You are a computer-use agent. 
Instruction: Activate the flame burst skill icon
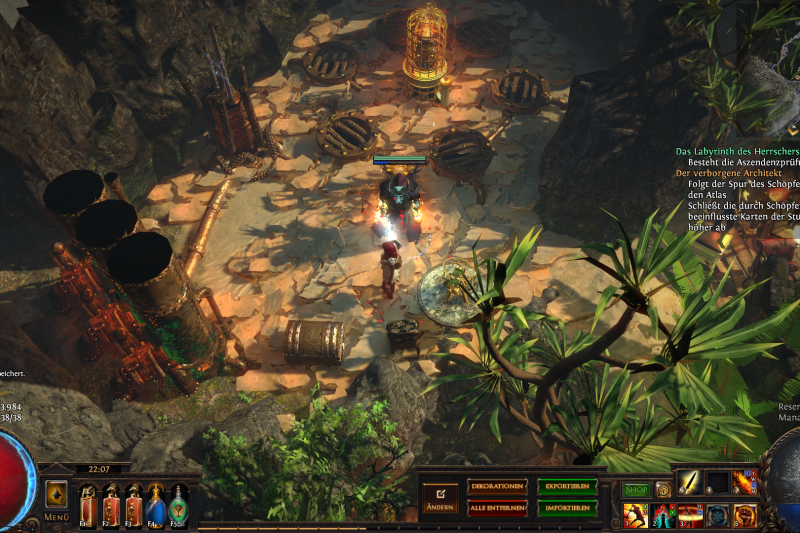(x=745, y=483)
